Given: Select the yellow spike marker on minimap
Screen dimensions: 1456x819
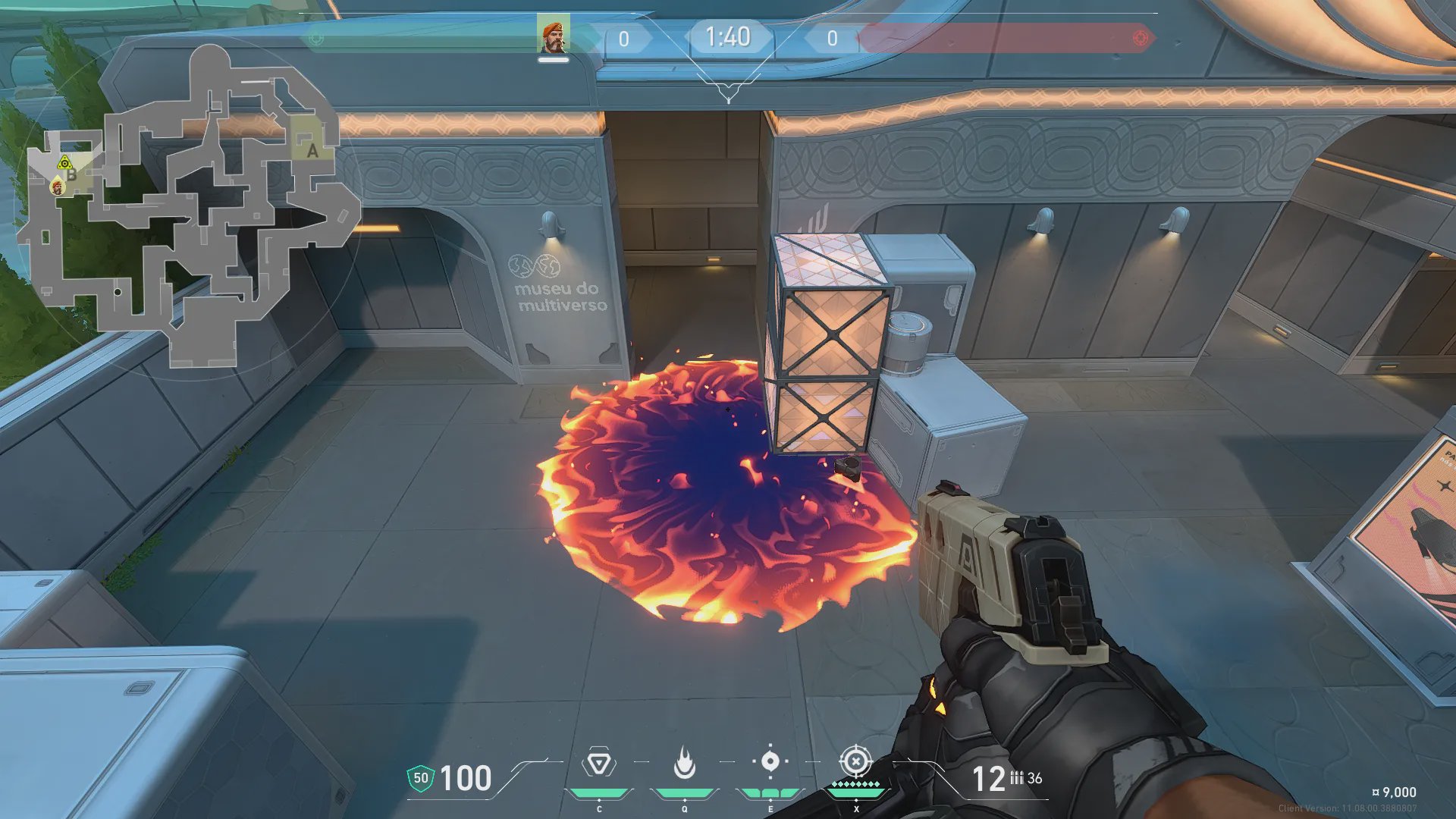Looking at the screenshot, I should [x=64, y=163].
